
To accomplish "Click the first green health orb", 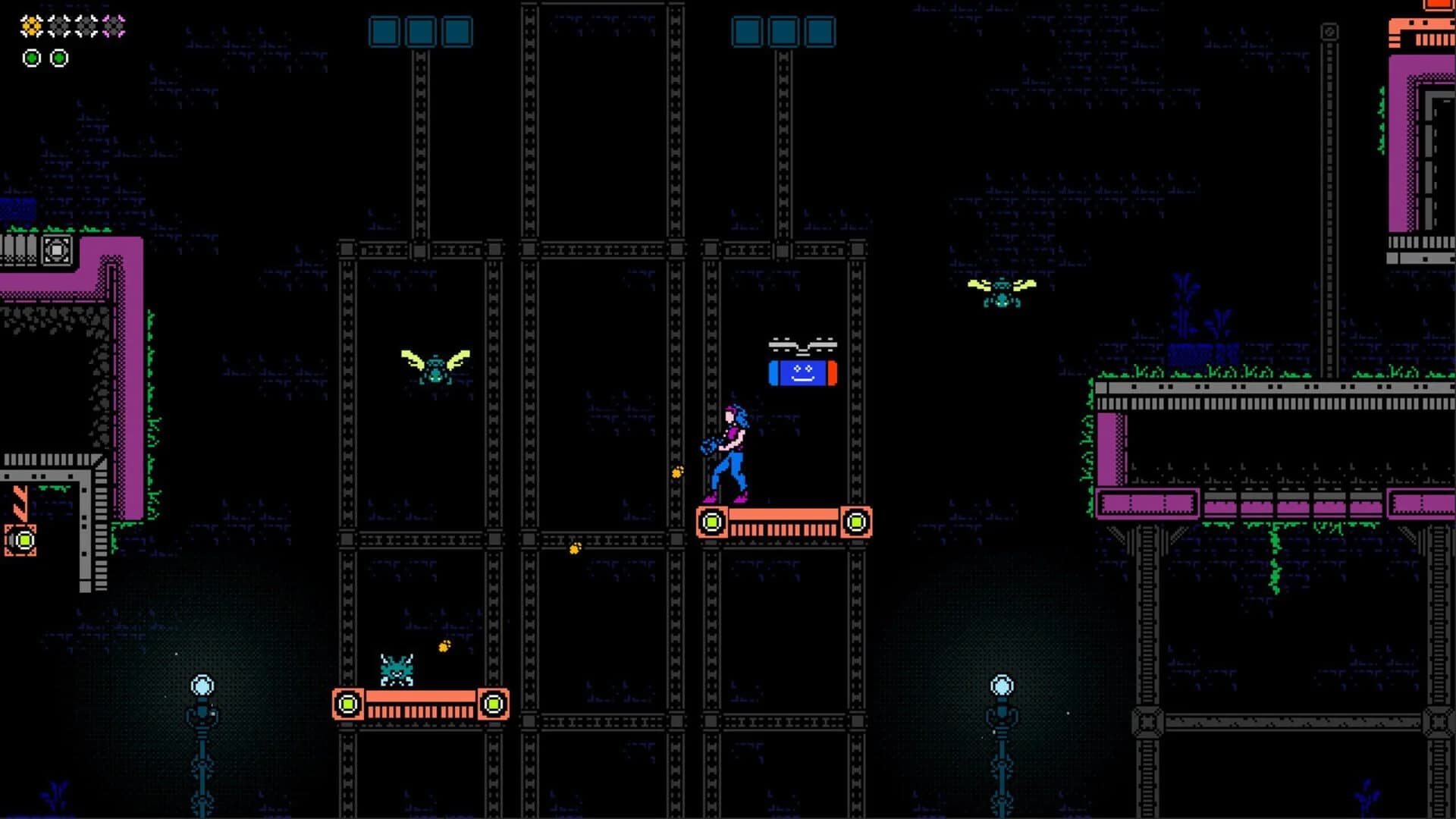I will click(32, 57).
